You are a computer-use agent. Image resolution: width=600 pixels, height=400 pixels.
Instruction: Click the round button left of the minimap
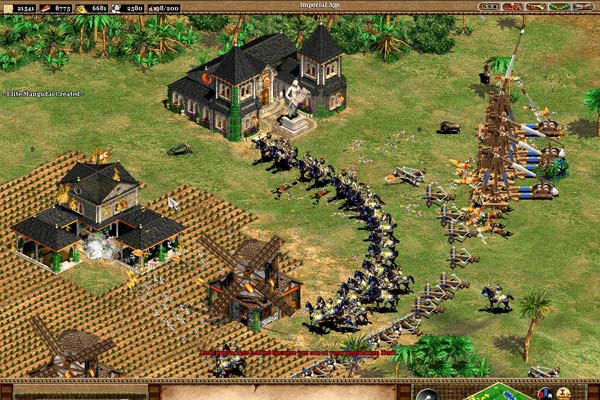click(x=427, y=395)
